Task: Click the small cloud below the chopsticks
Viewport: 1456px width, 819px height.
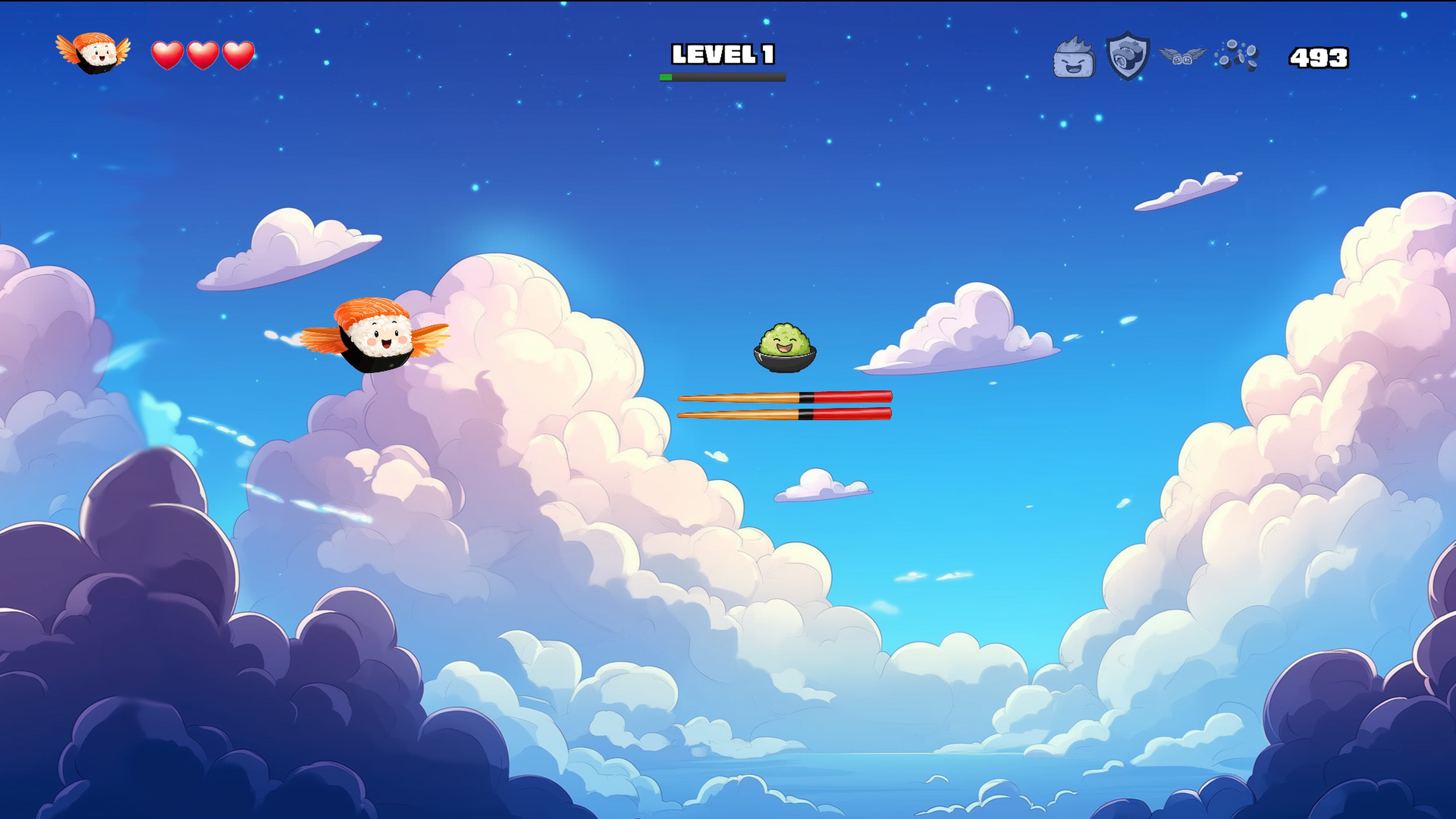Action: 822,485
